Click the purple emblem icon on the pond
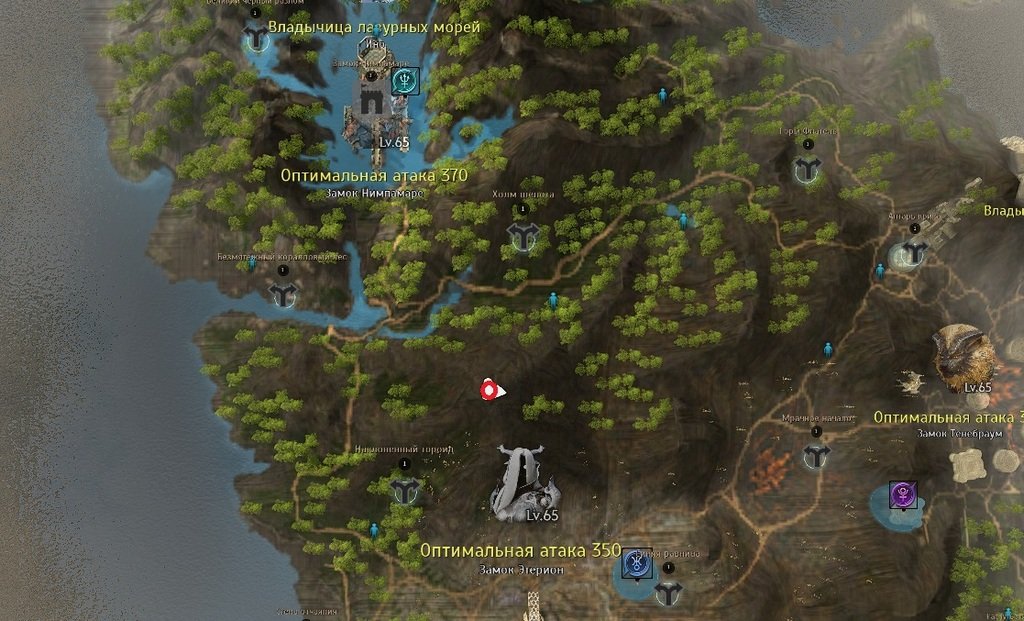Screen dimensions: 1024x621 (903, 494)
